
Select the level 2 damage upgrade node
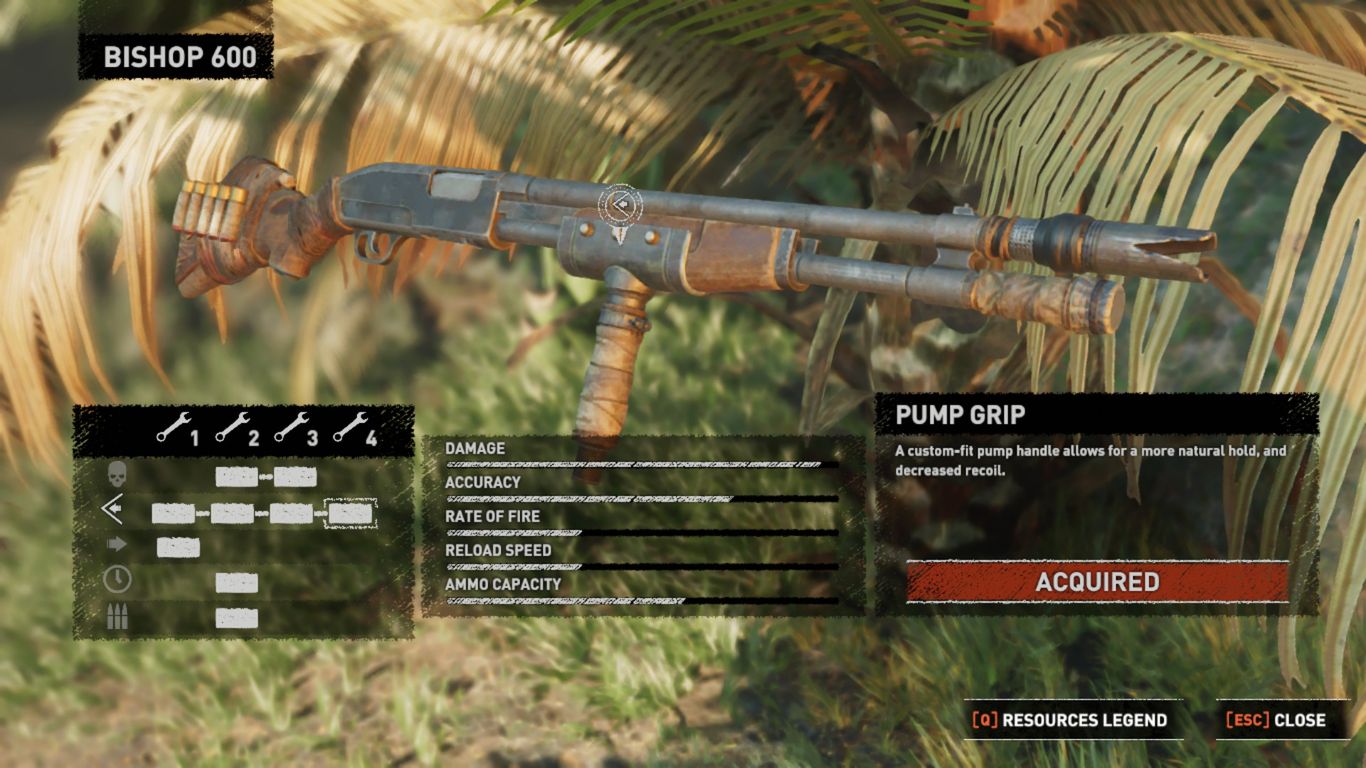coord(236,477)
